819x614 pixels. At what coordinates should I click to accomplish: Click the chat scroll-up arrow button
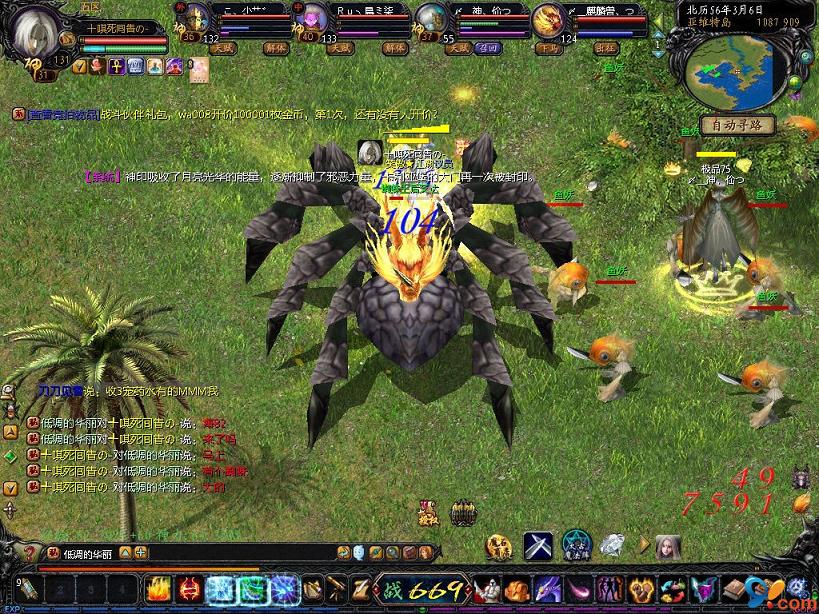(x=10, y=433)
